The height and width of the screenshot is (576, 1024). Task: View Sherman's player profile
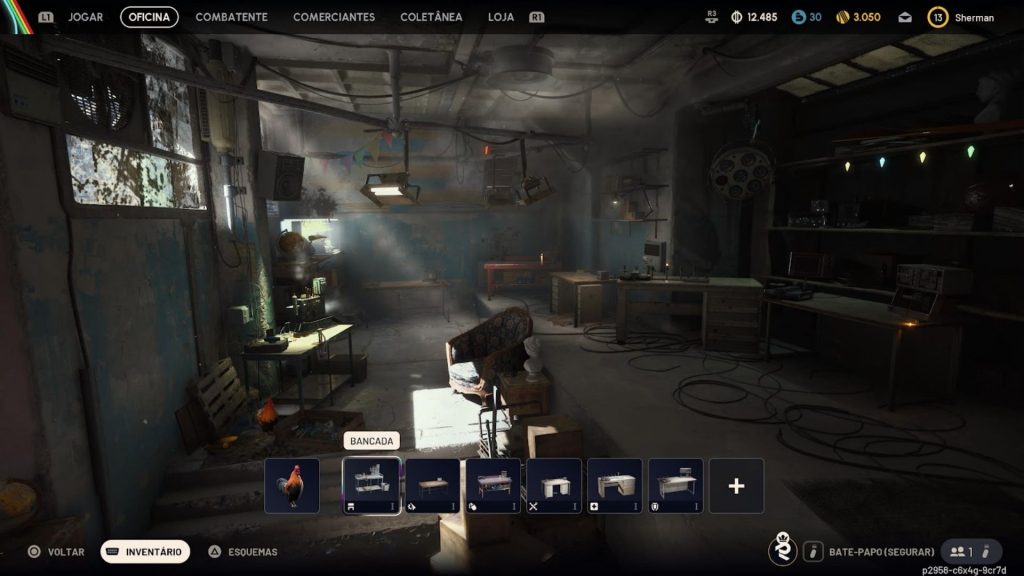point(961,17)
